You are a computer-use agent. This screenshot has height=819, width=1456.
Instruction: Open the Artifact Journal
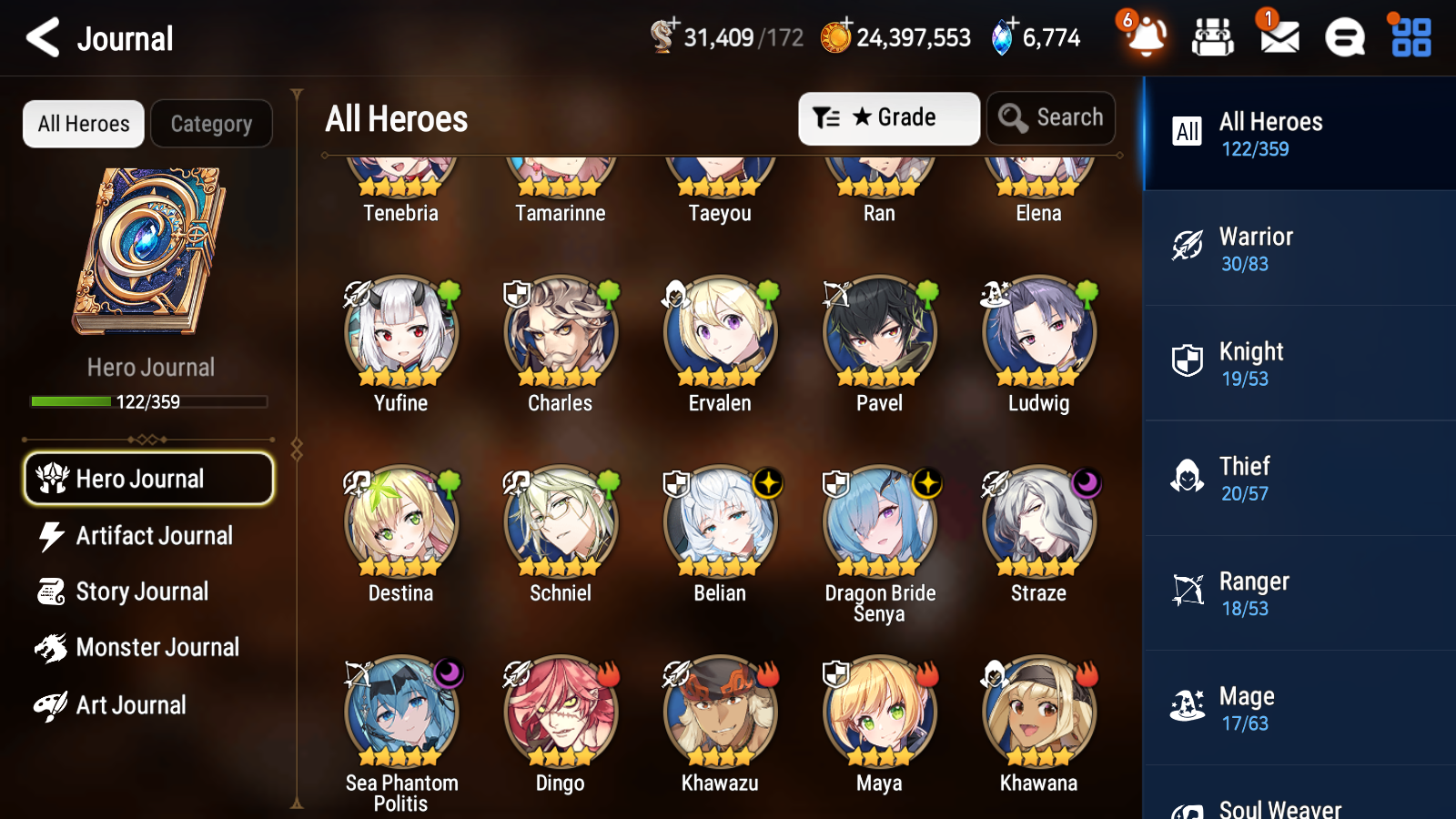tap(155, 536)
